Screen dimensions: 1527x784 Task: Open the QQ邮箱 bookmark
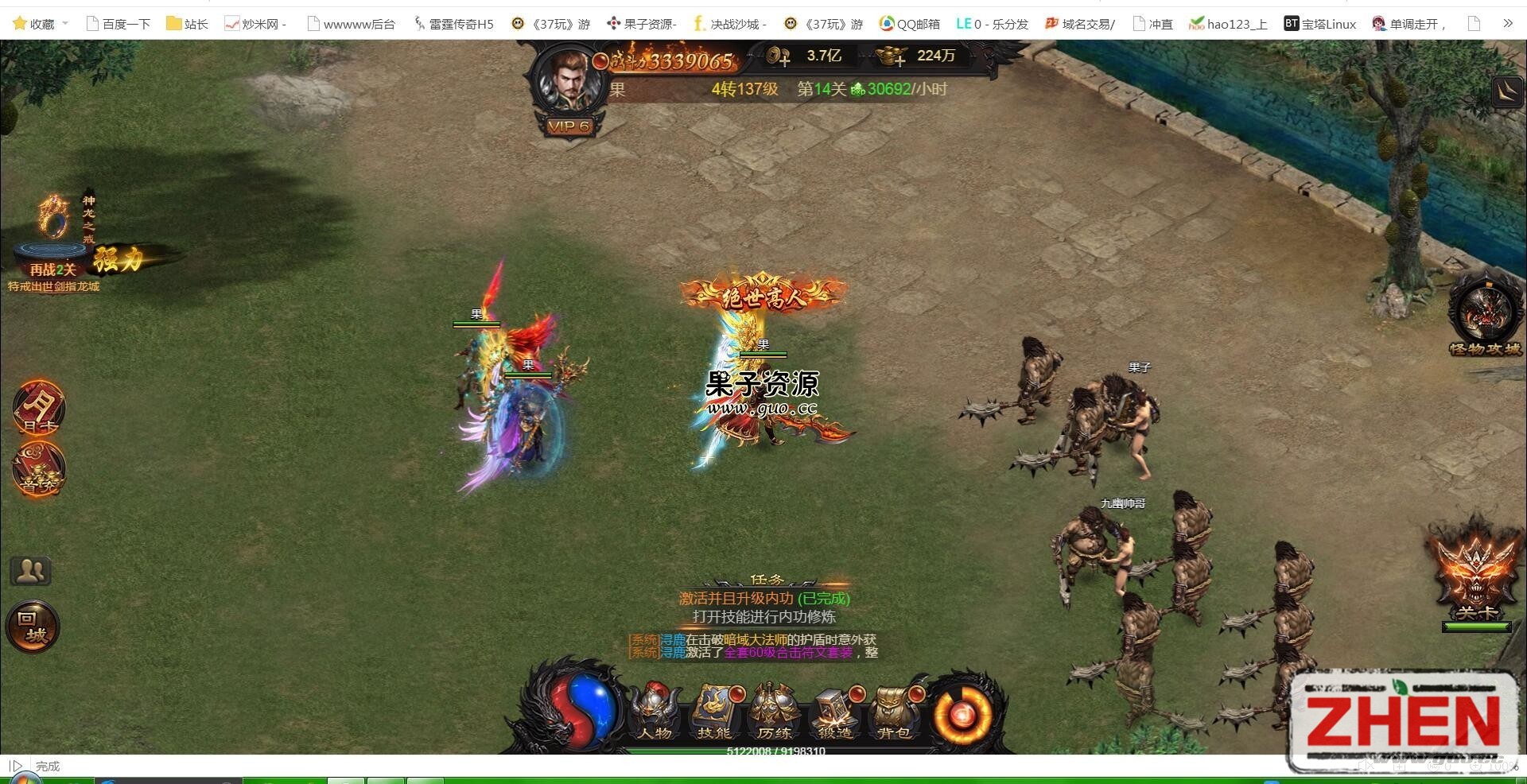[907, 23]
